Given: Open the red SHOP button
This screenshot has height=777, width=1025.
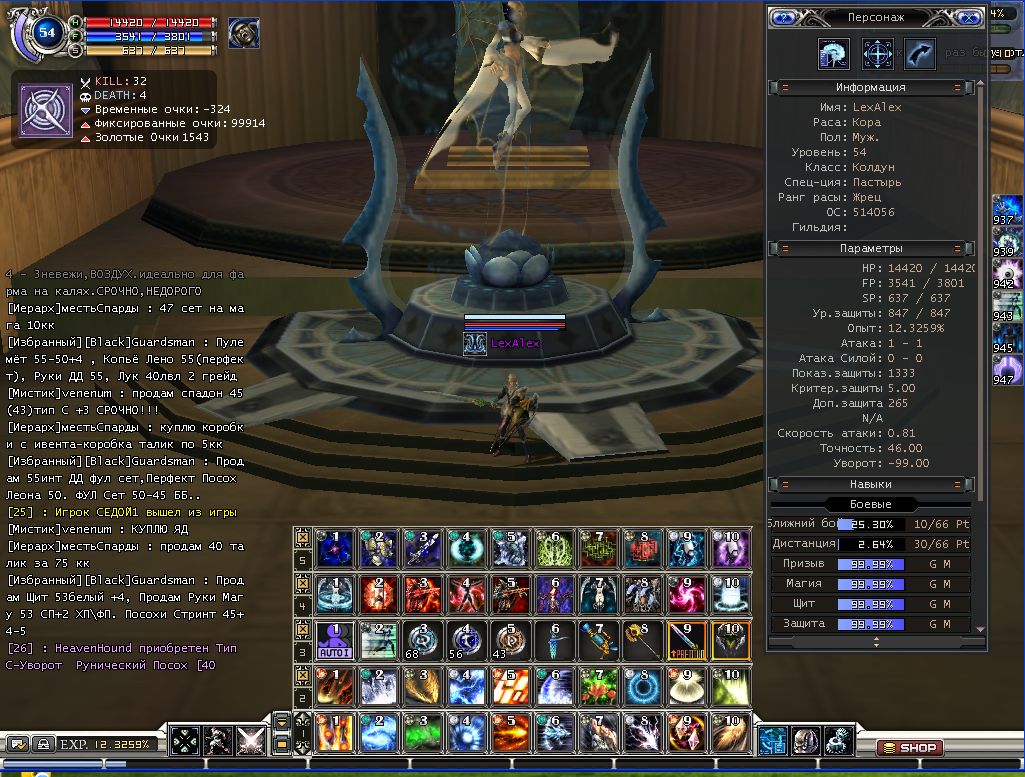Looking at the screenshot, I should click(910, 747).
